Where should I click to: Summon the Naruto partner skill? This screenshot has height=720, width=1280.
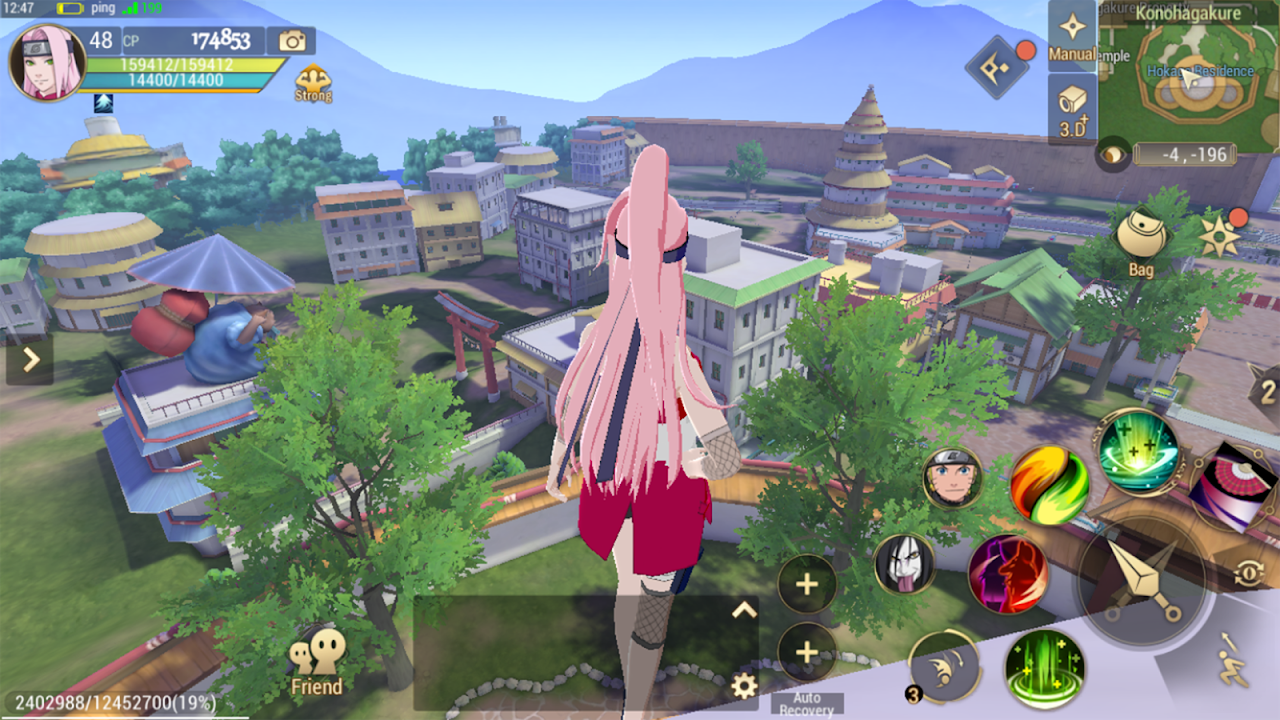click(x=952, y=478)
